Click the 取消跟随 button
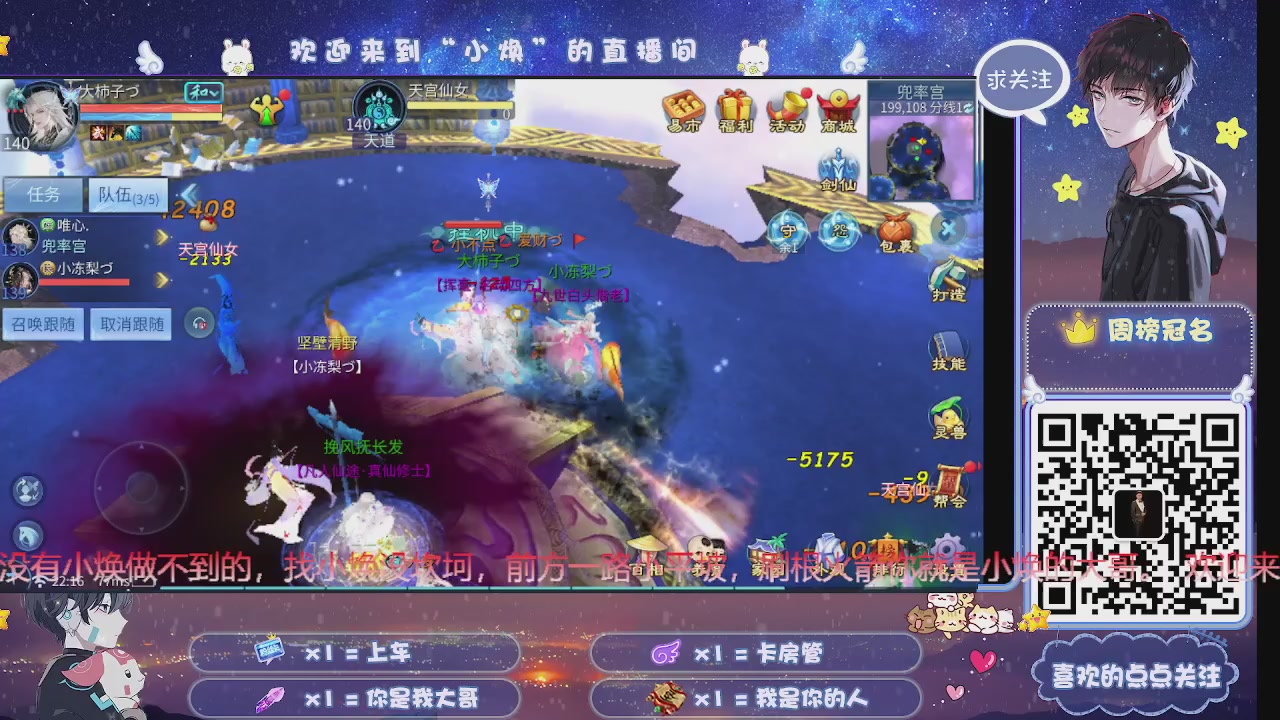Viewport: 1280px width, 720px height. 132,324
